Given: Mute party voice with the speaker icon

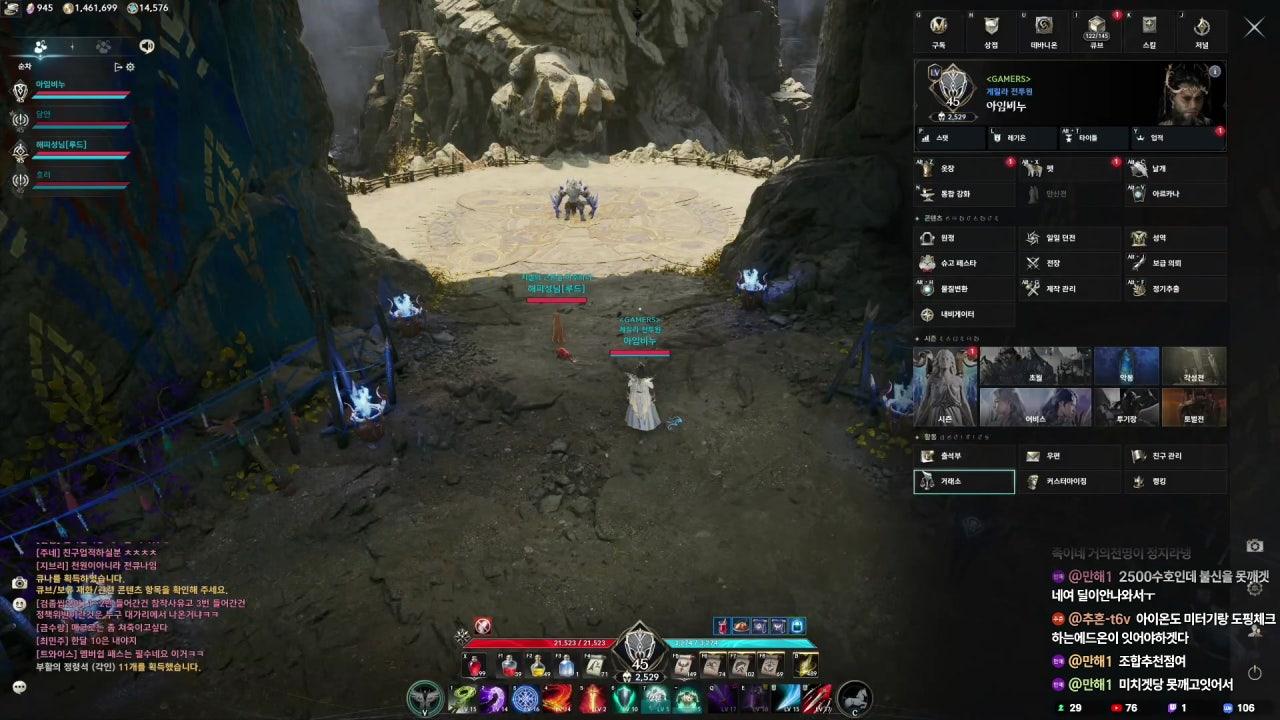Looking at the screenshot, I should 147,46.
